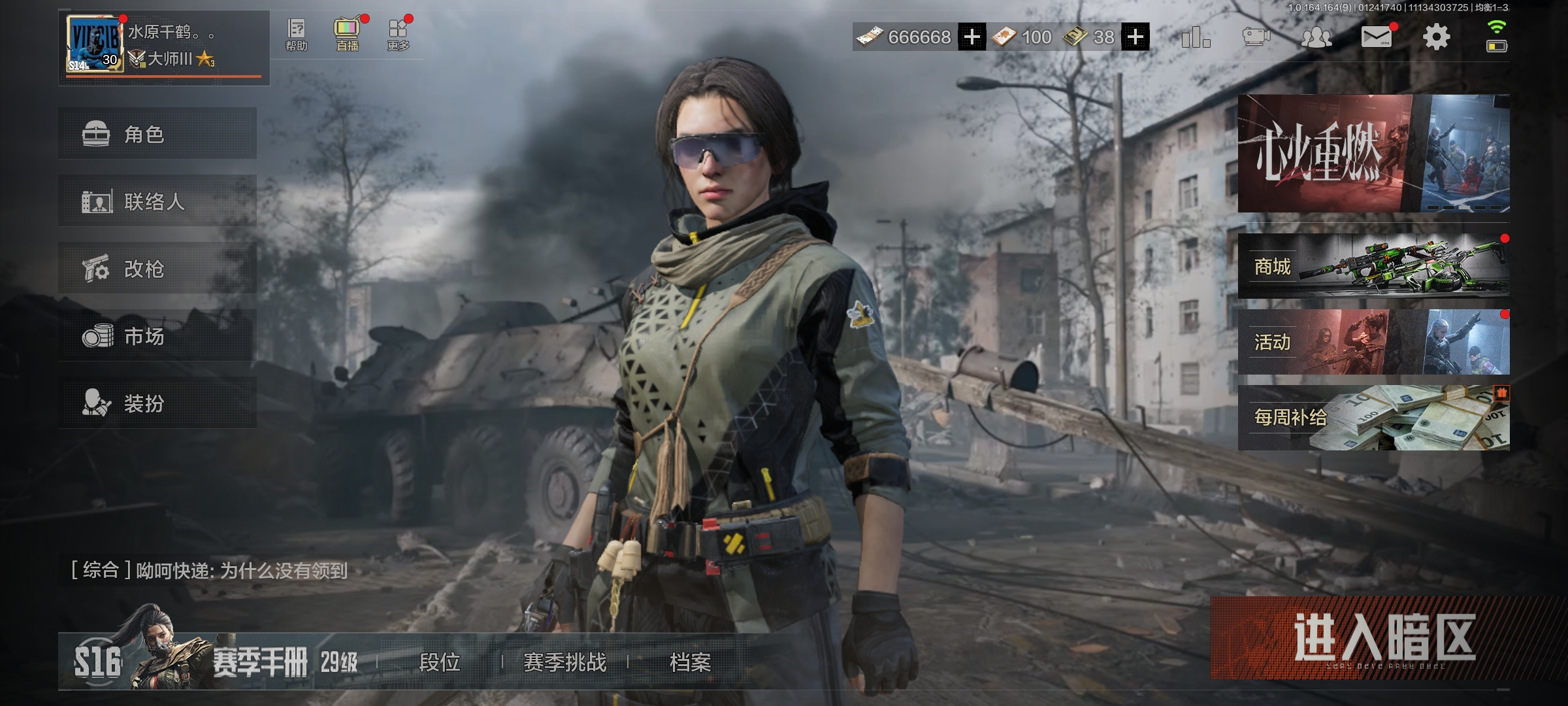
Task: Open 赛季挑战 season challenges
Action: pos(564,662)
